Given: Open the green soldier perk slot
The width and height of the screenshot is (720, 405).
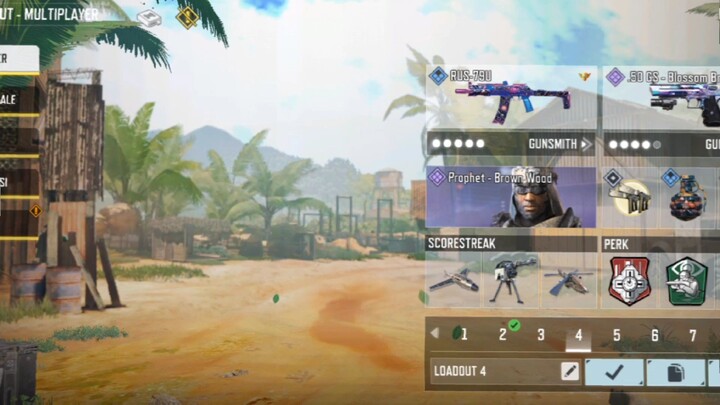Looking at the screenshot, I should pyautogui.click(x=687, y=281).
